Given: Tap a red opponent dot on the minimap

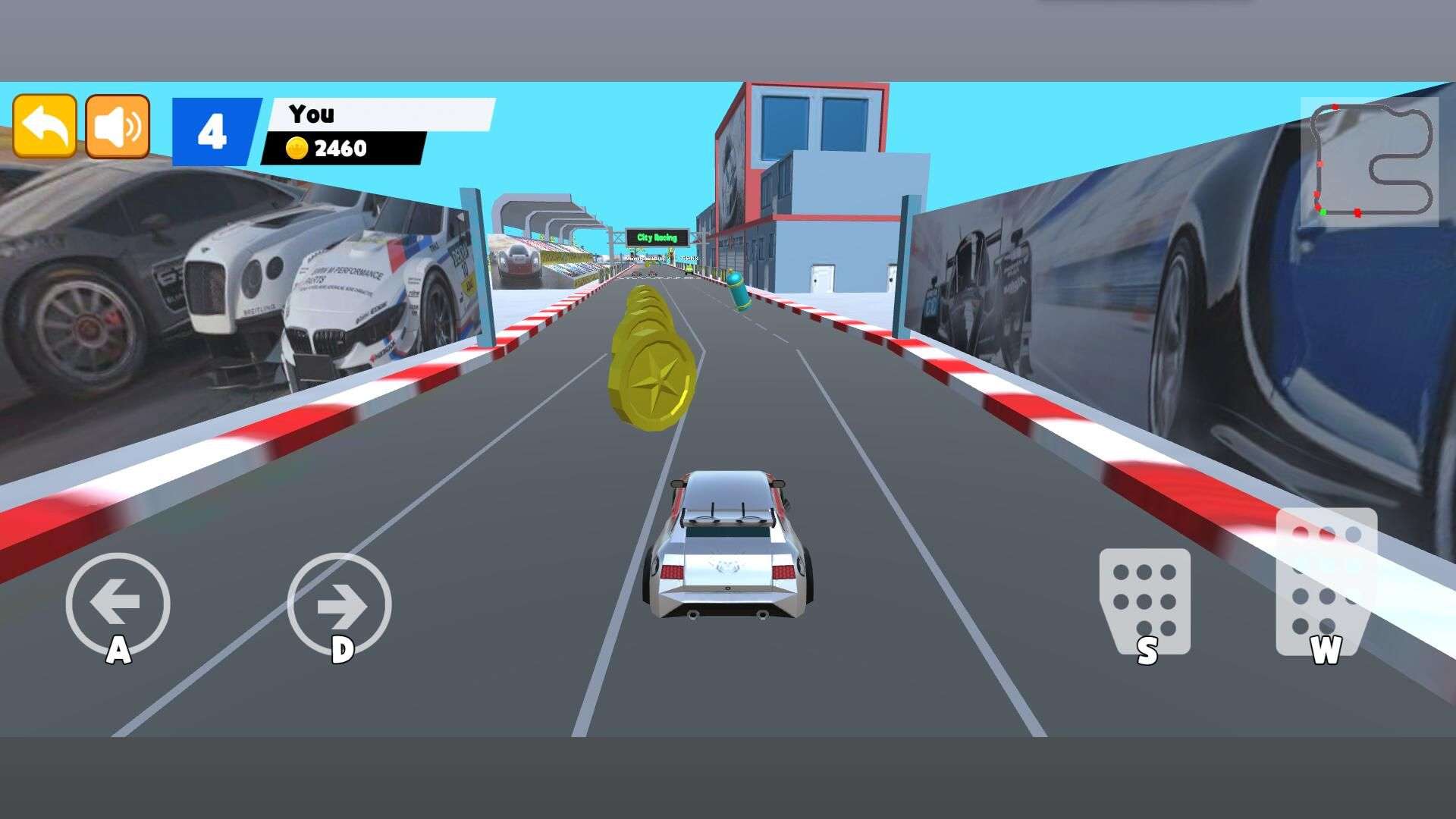Looking at the screenshot, I should tap(1358, 213).
